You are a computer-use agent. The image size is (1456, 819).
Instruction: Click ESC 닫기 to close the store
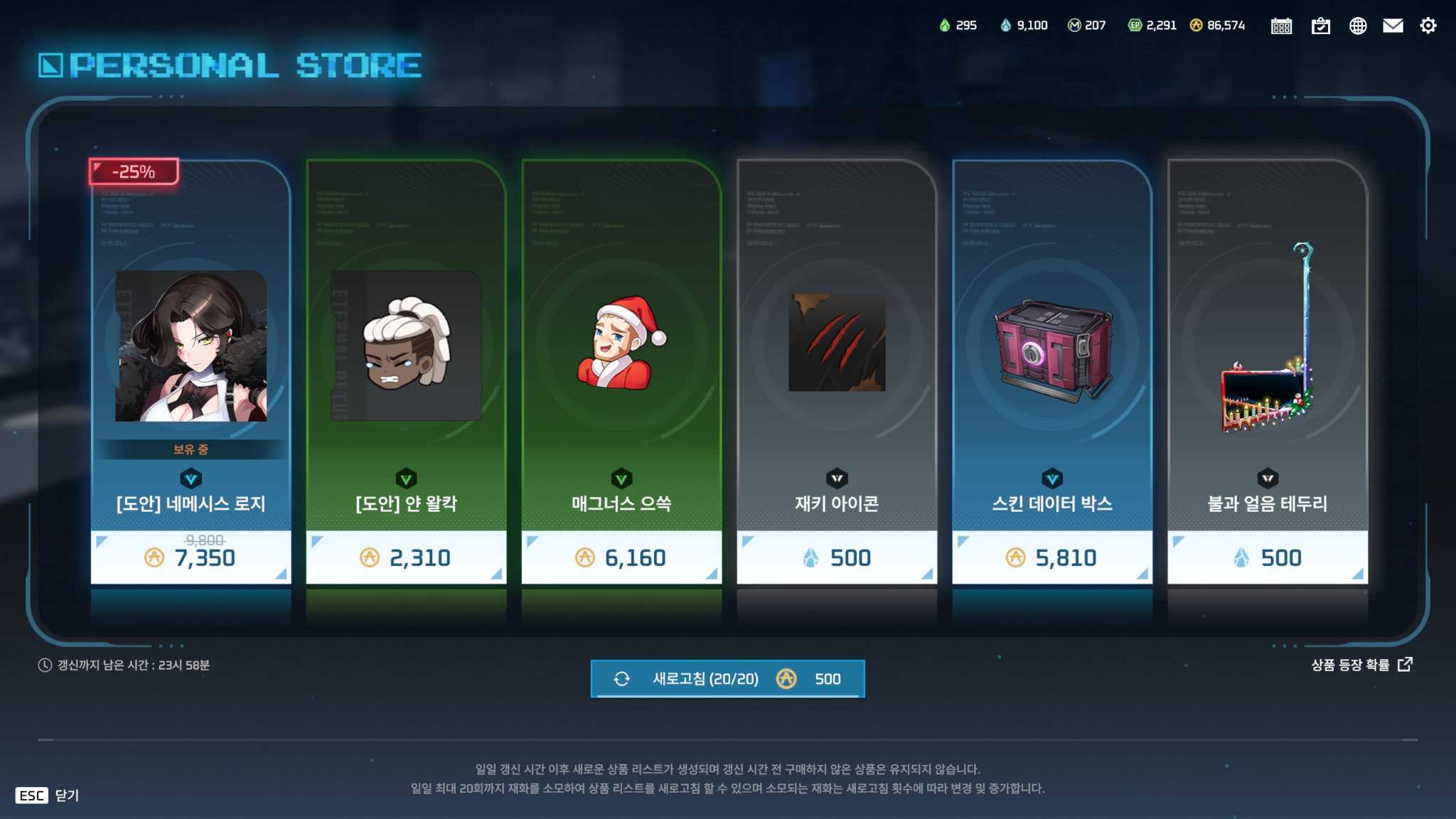point(48,796)
